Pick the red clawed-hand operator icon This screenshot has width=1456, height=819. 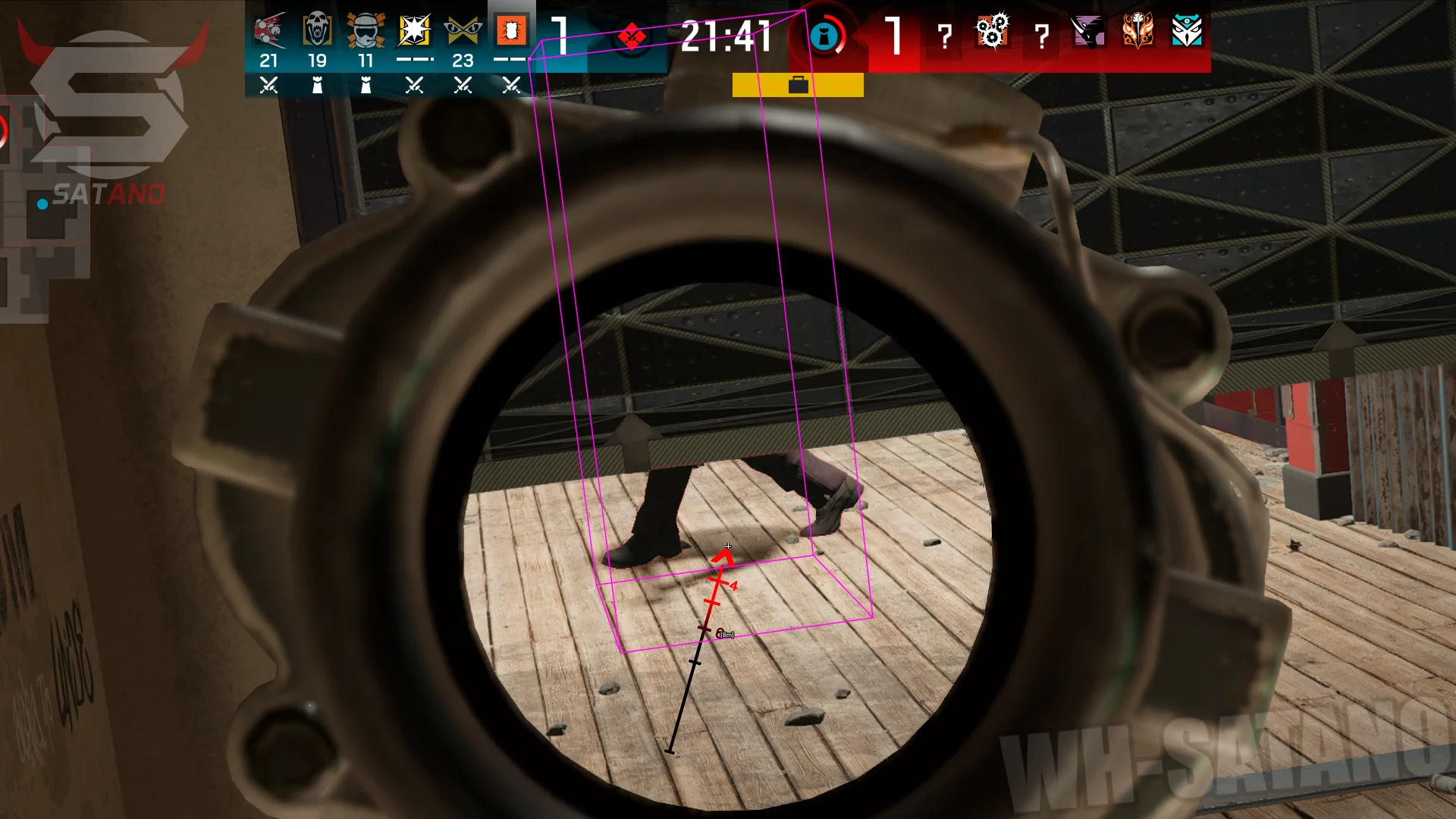268,31
